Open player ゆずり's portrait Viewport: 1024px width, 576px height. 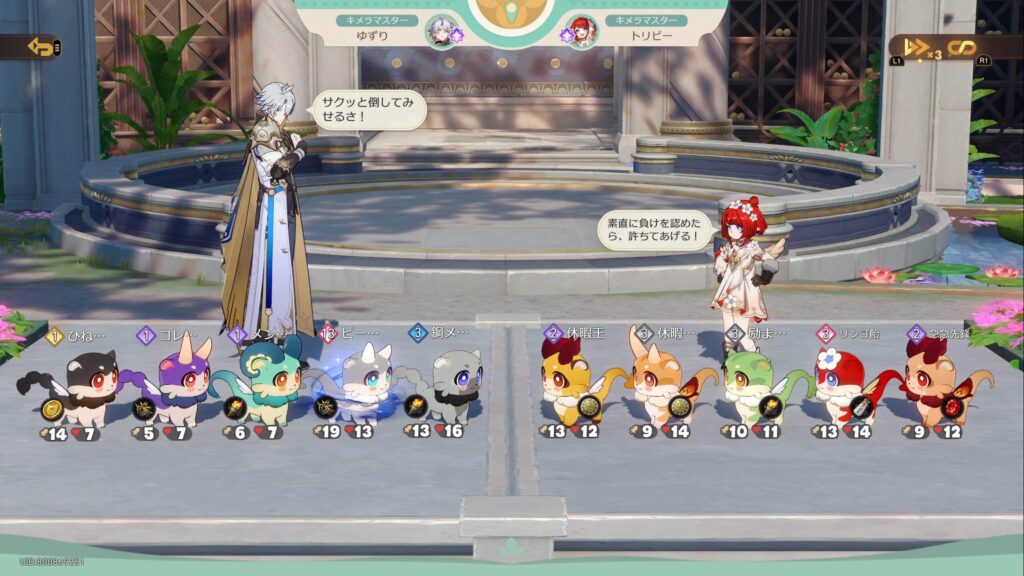(440, 31)
